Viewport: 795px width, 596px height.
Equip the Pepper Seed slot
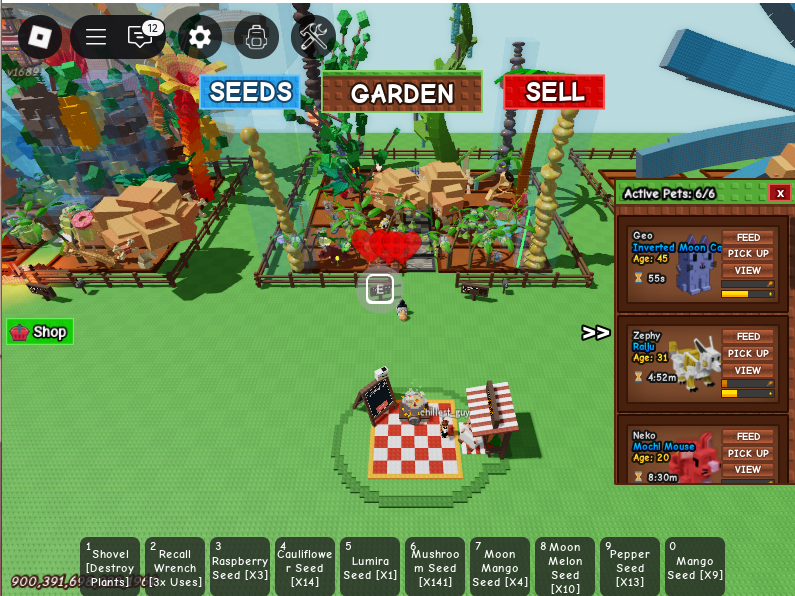630,567
